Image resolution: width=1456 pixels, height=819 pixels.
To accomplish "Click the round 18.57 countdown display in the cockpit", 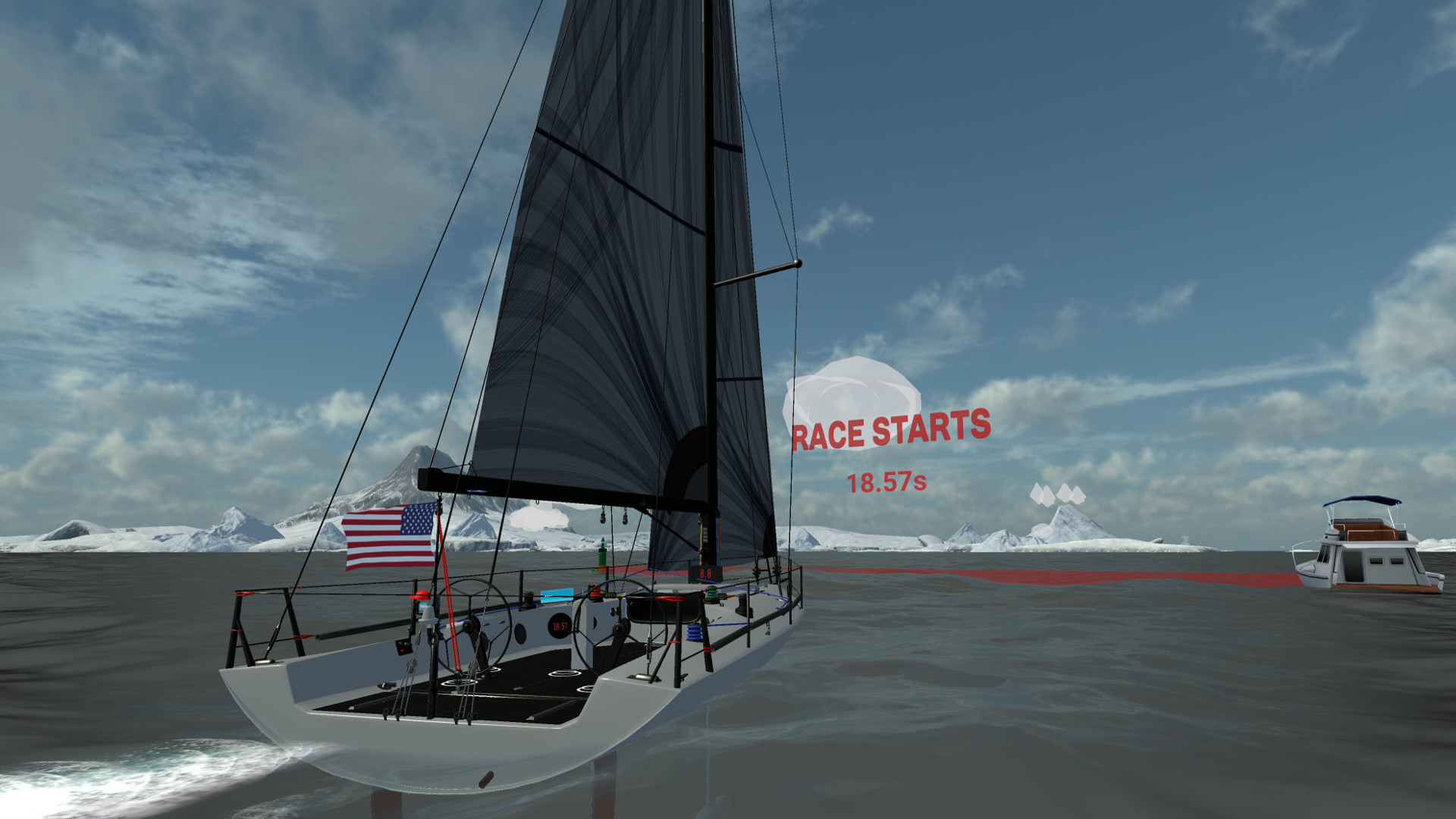I will (559, 626).
